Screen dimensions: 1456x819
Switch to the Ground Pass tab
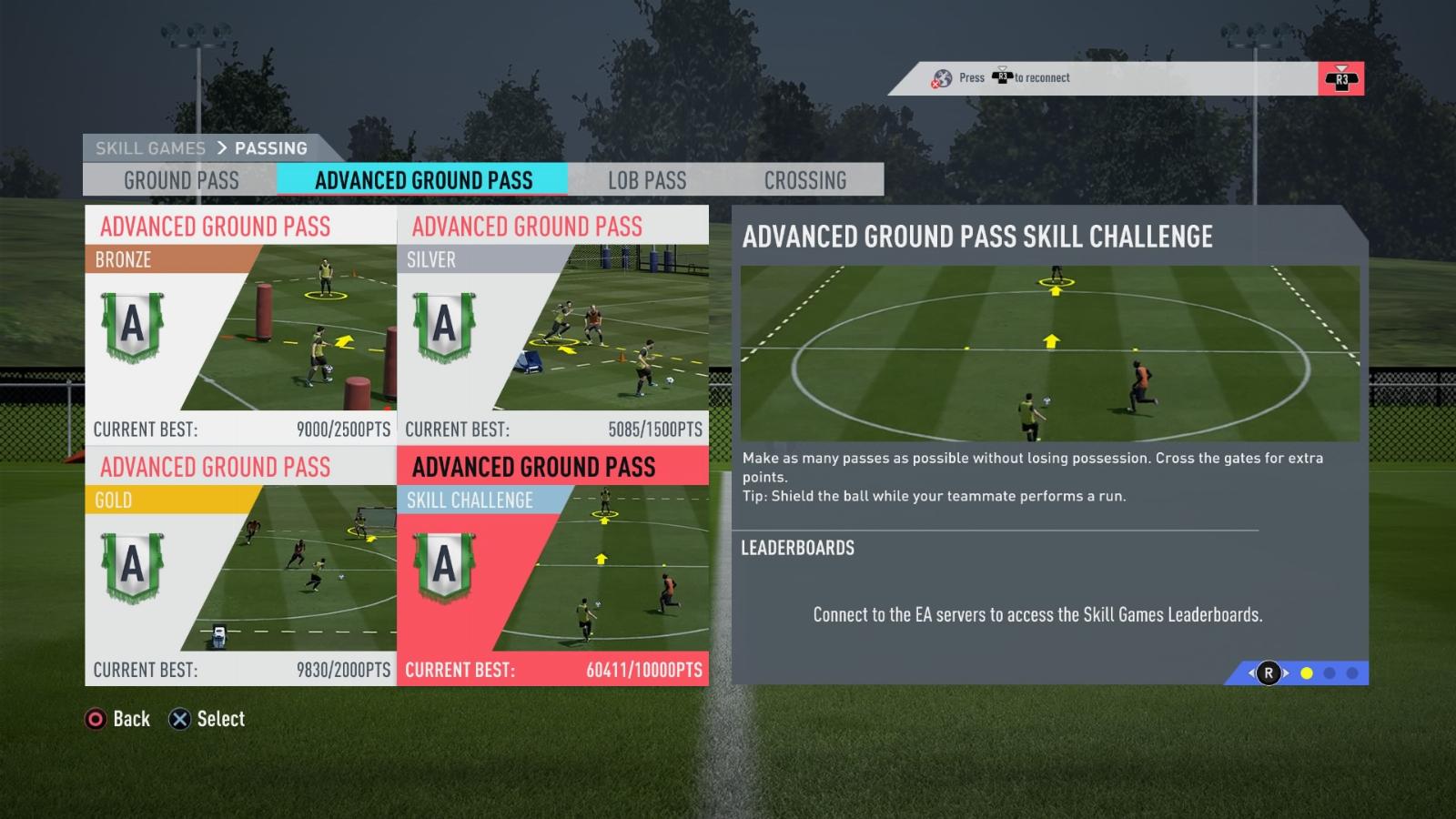coord(181,180)
